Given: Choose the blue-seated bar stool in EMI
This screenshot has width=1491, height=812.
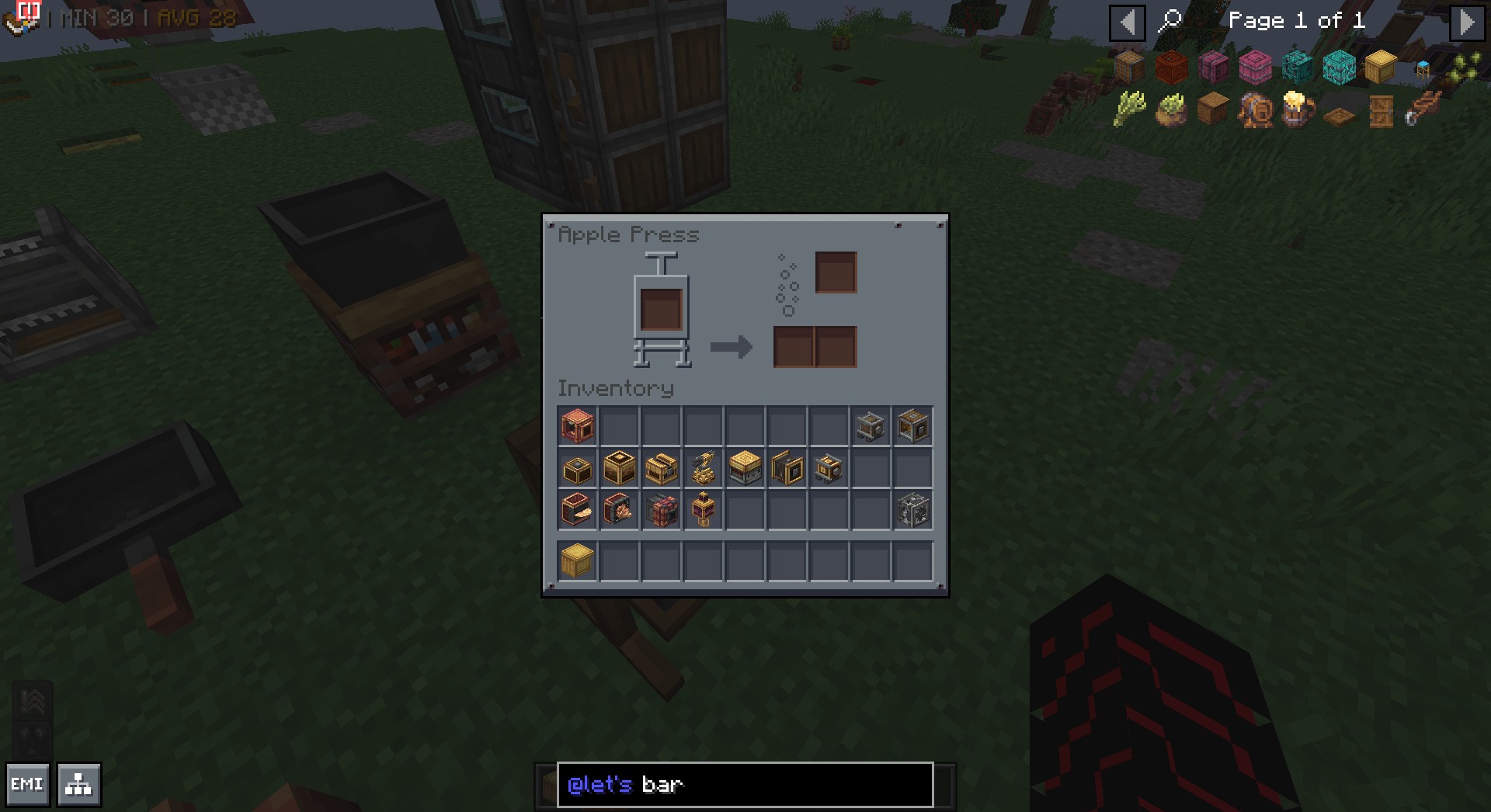Looking at the screenshot, I should 1423,69.
